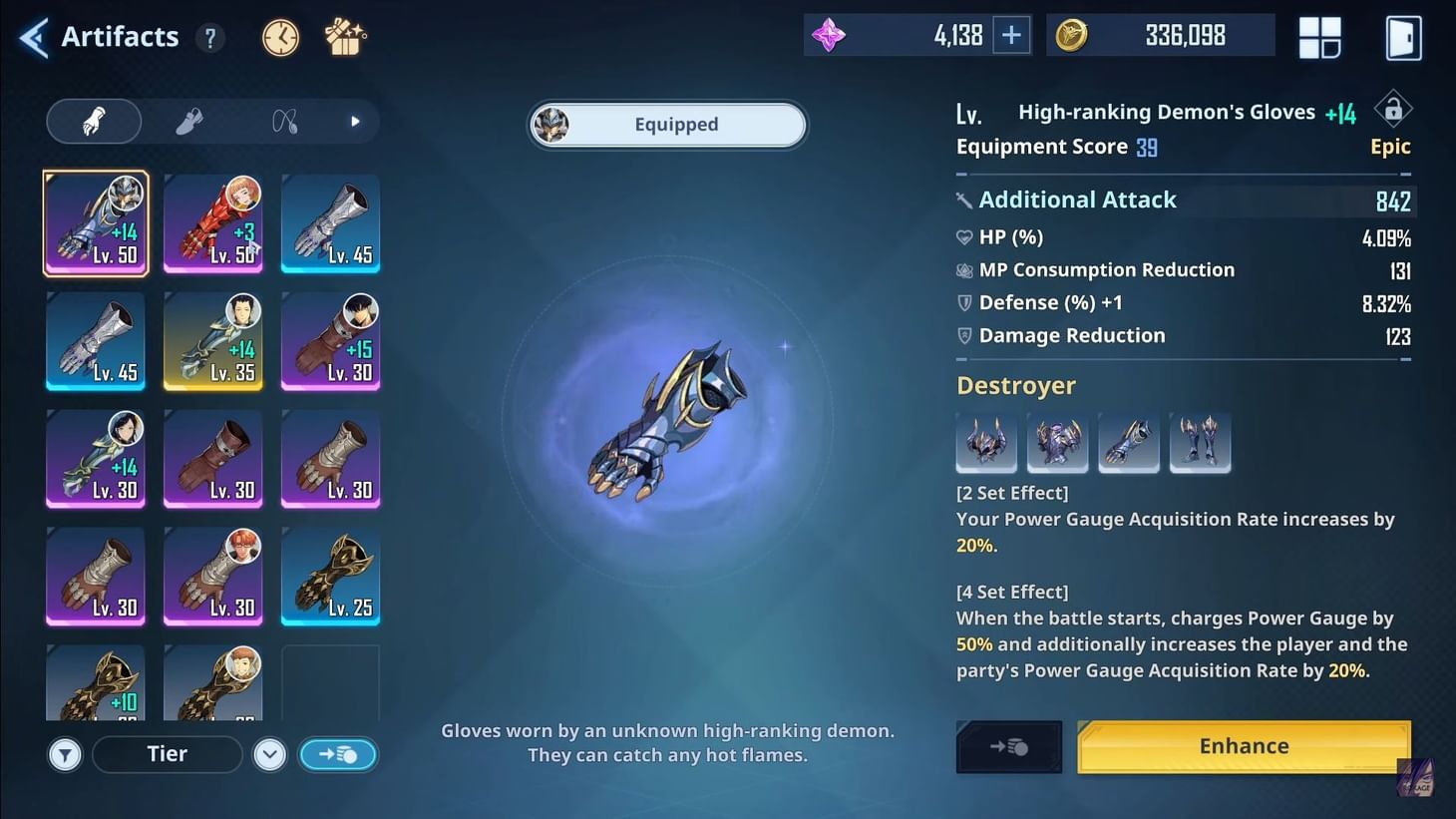Select the Lv. 45 silver gauntlets thumbnail
This screenshot has height=819, width=1456.
point(330,223)
